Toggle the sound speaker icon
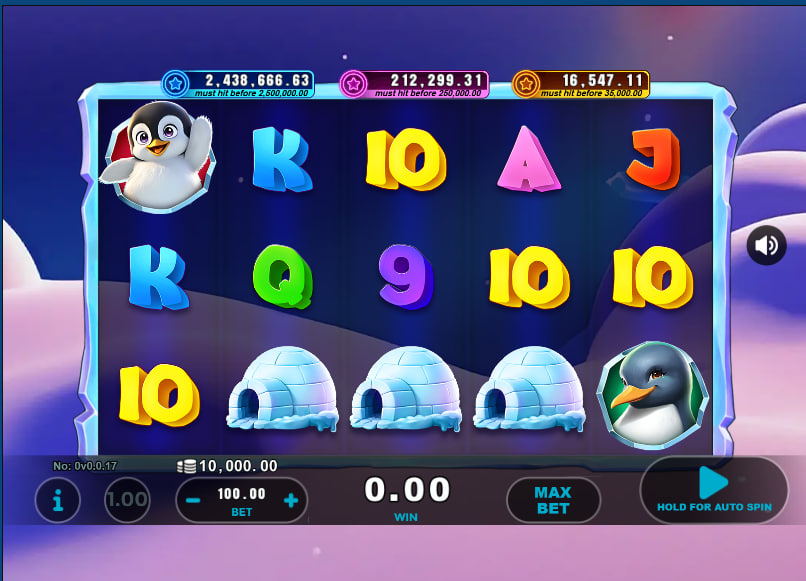 coord(766,245)
